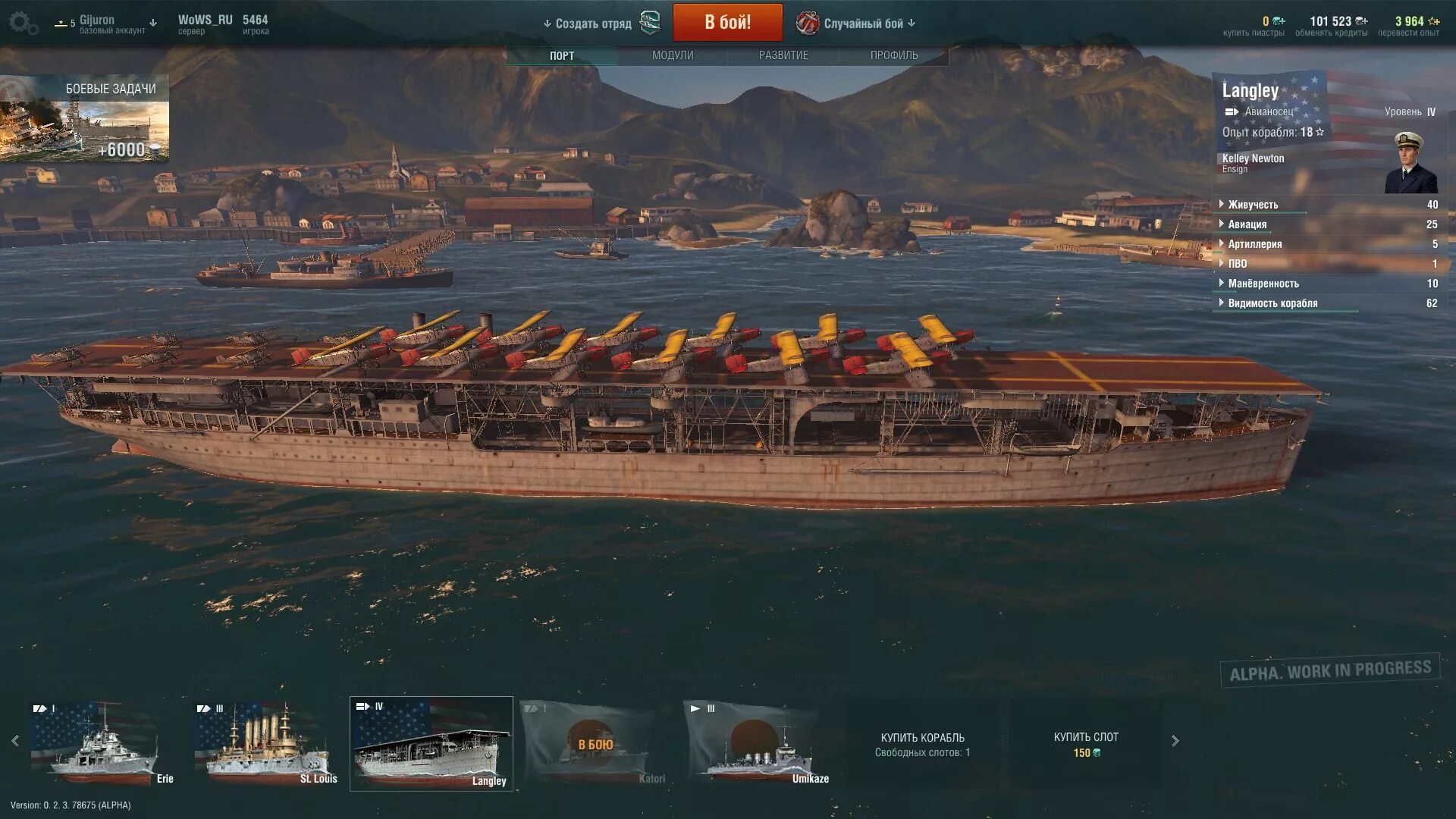Image resolution: width=1456 pixels, height=819 pixels.
Task: Switch to the Развитие tab
Action: pos(783,55)
